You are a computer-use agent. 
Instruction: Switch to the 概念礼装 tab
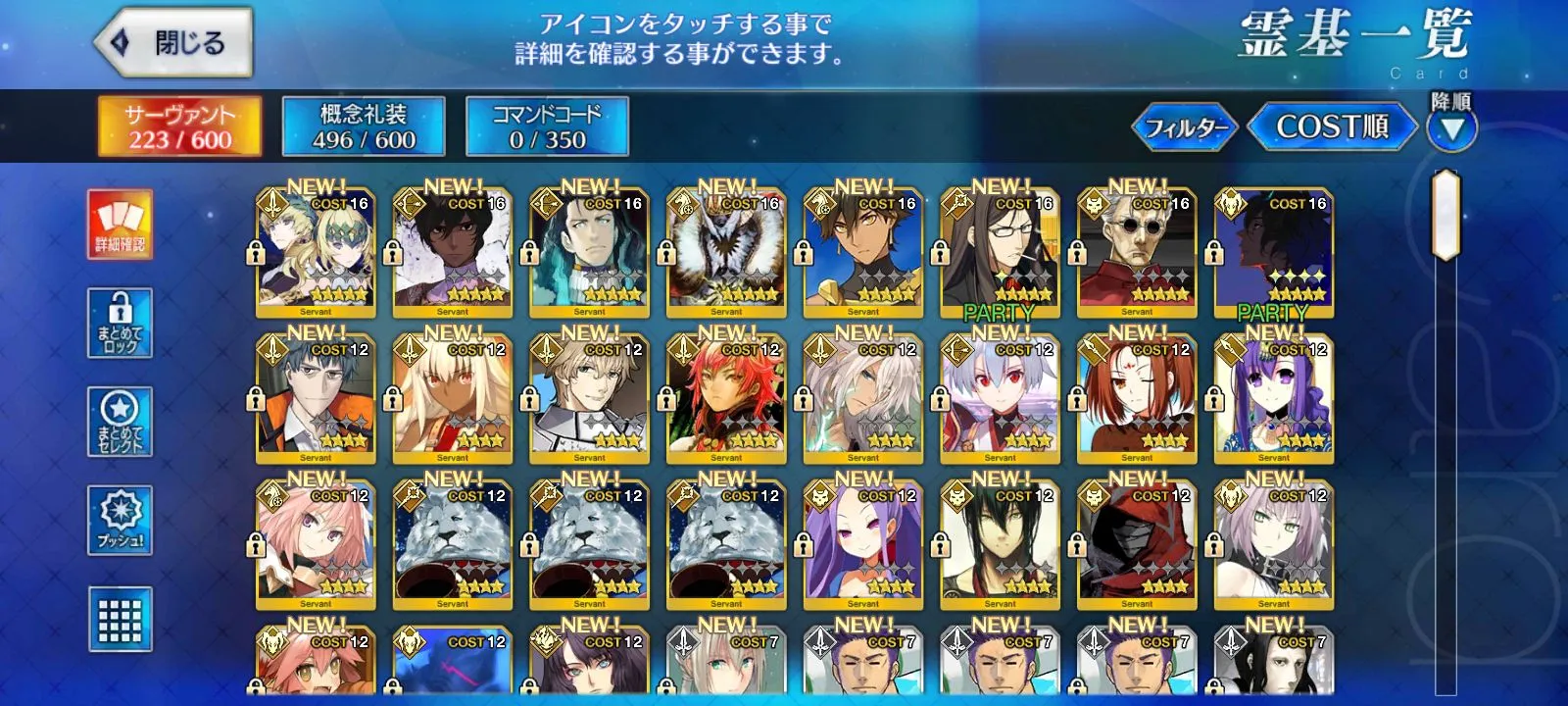tap(364, 126)
